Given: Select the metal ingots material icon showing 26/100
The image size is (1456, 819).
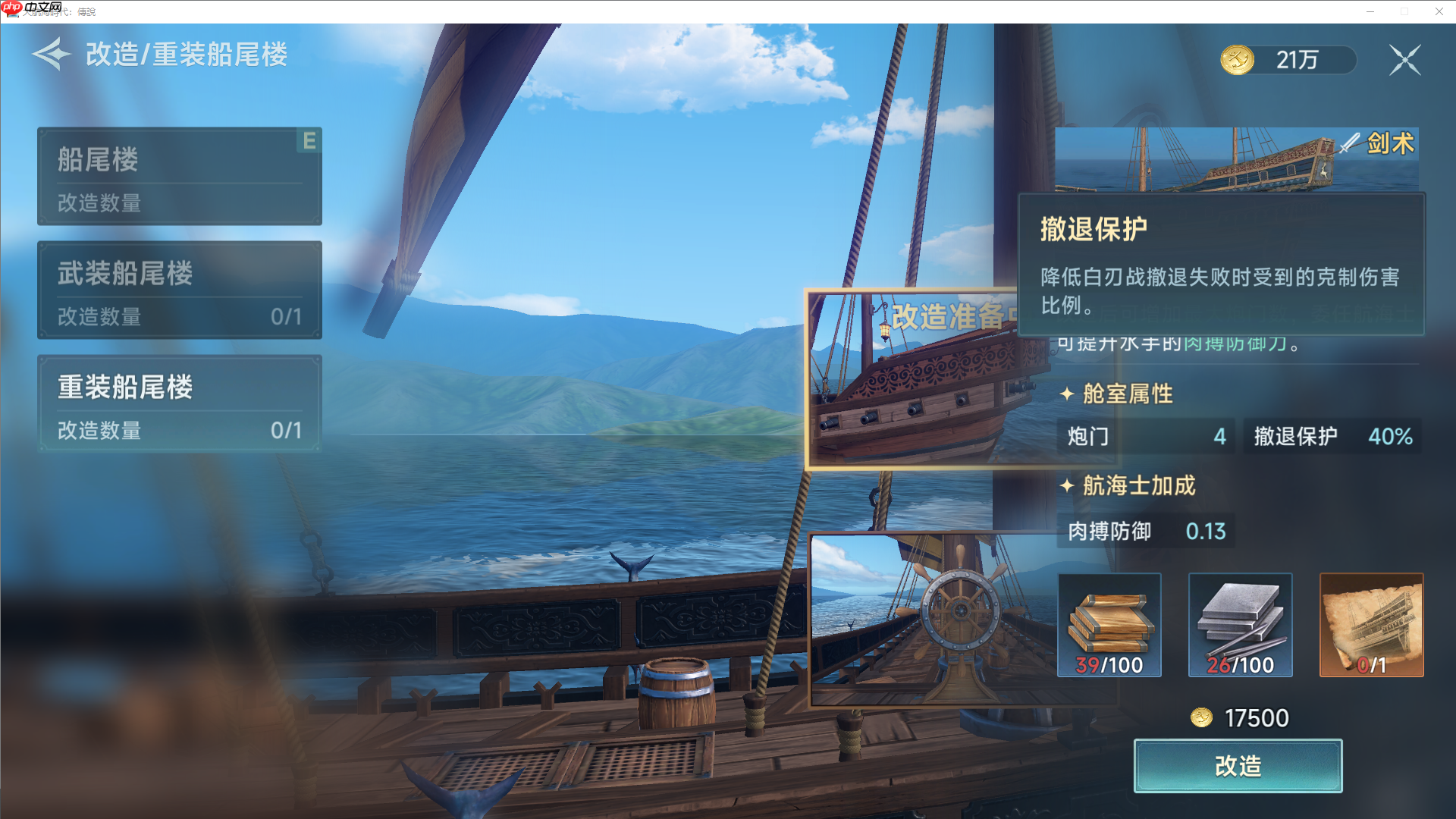Looking at the screenshot, I should pyautogui.click(x=1240, y=625).
